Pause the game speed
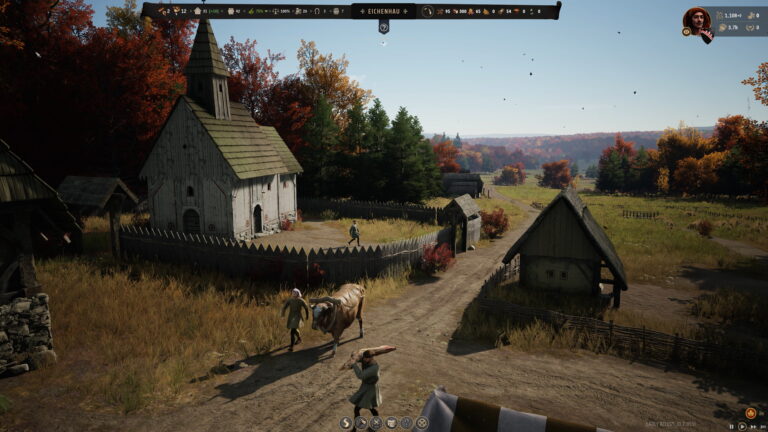The height and width of the screenshot is (432, 768). tap(731, 427)
